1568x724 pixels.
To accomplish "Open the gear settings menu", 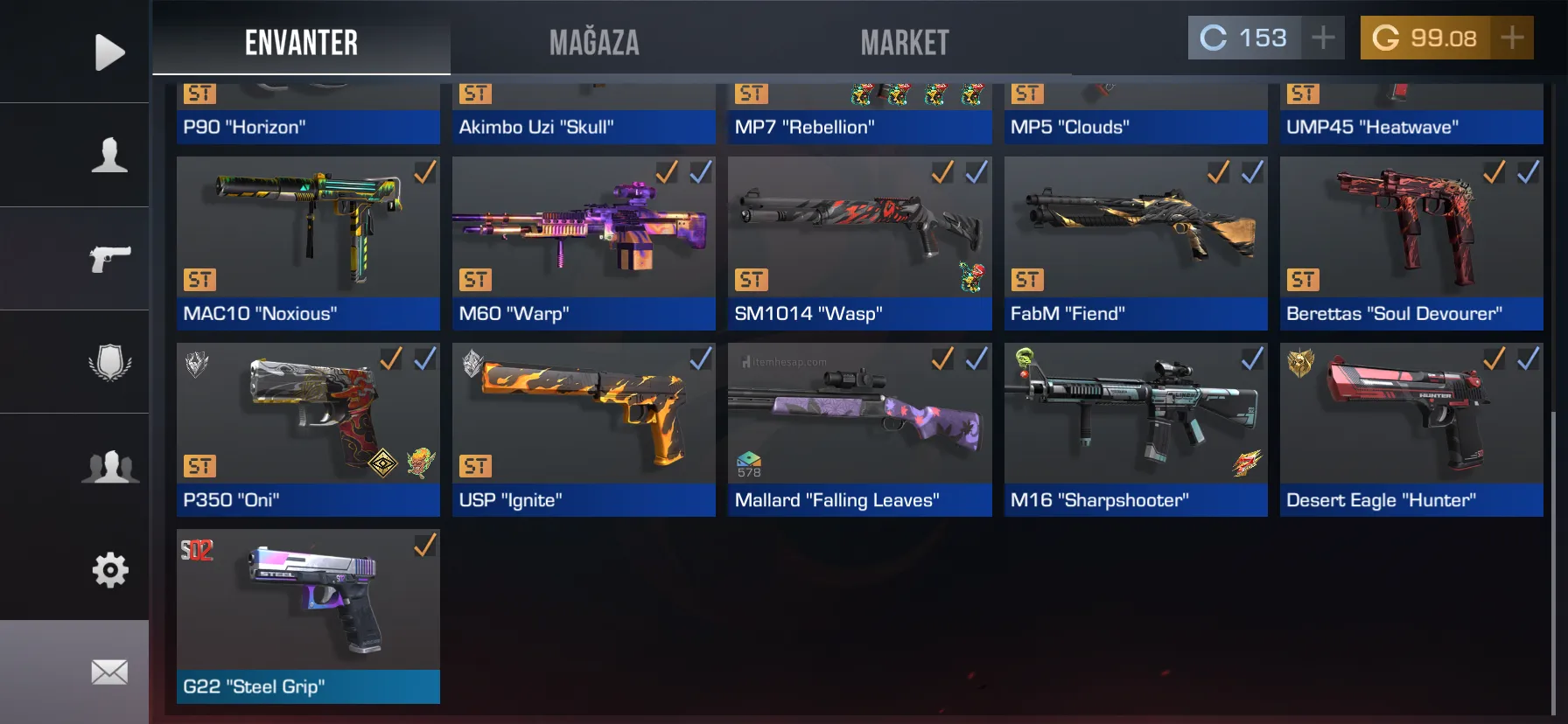I will 109,570.
